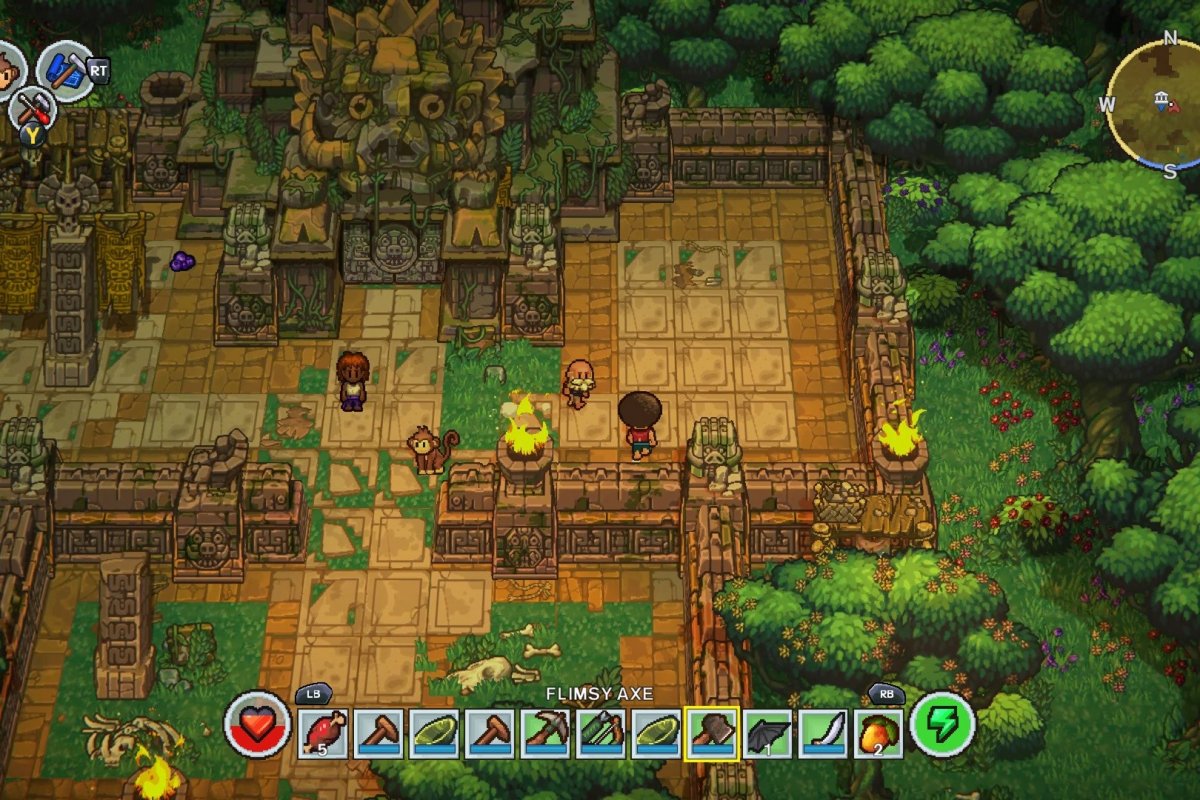Choose the bow and arrows slot

pyautogui.click(x=602, y=734)
